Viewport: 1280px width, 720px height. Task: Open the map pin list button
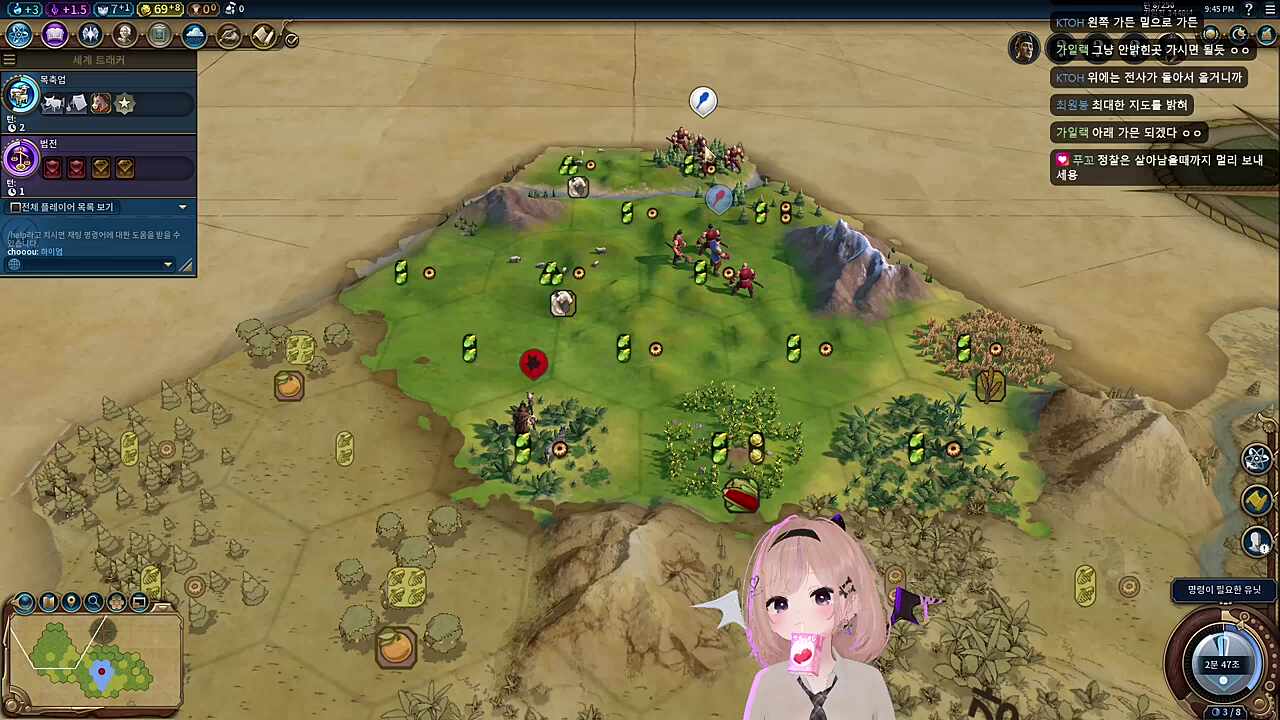click(71, 602)
